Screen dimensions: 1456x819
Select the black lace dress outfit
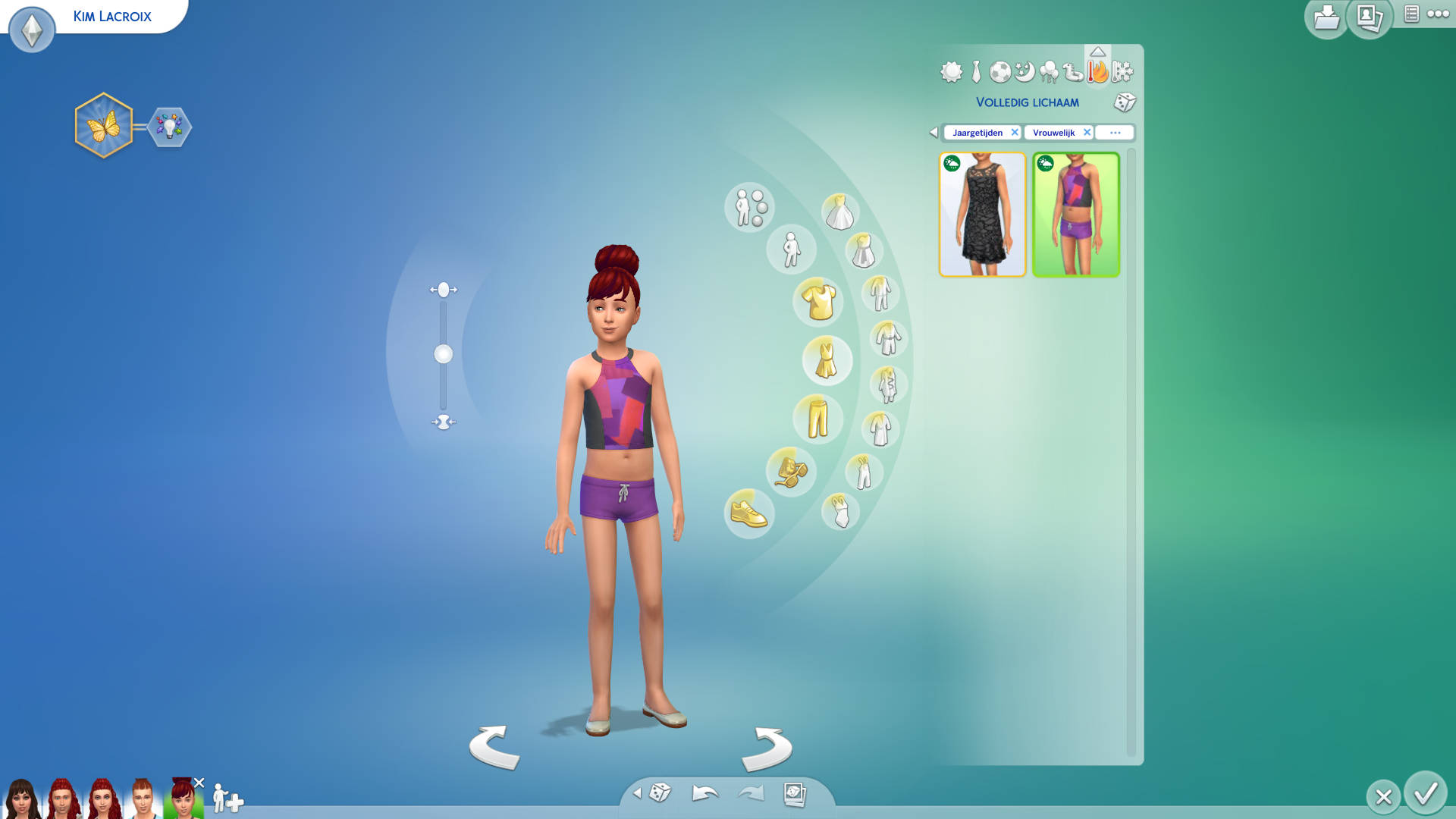pyautogui.click(x=982, y=215)
